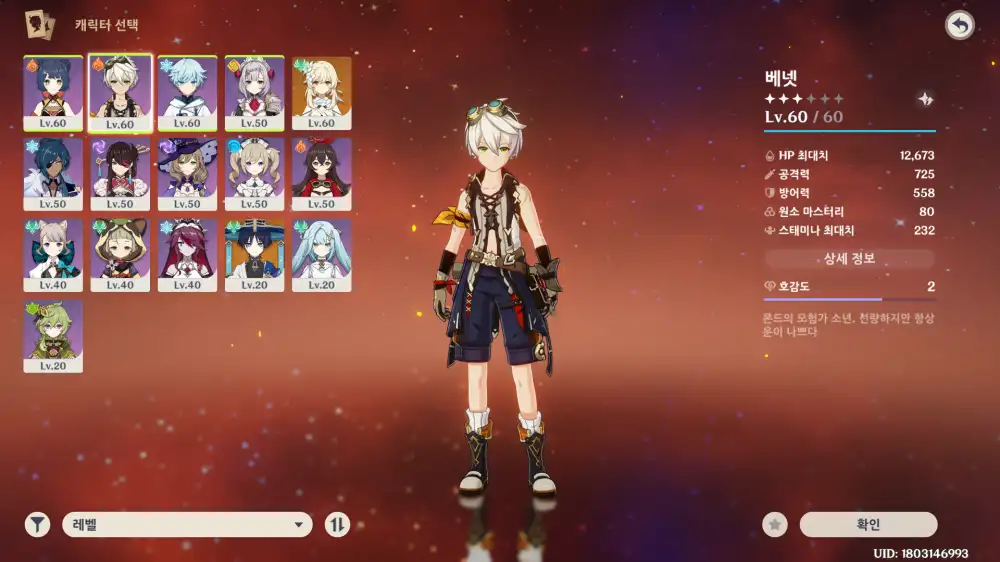
Task: Click the star favorite button beside 확인
Action: pyautogui.click(x=773, y=524)
